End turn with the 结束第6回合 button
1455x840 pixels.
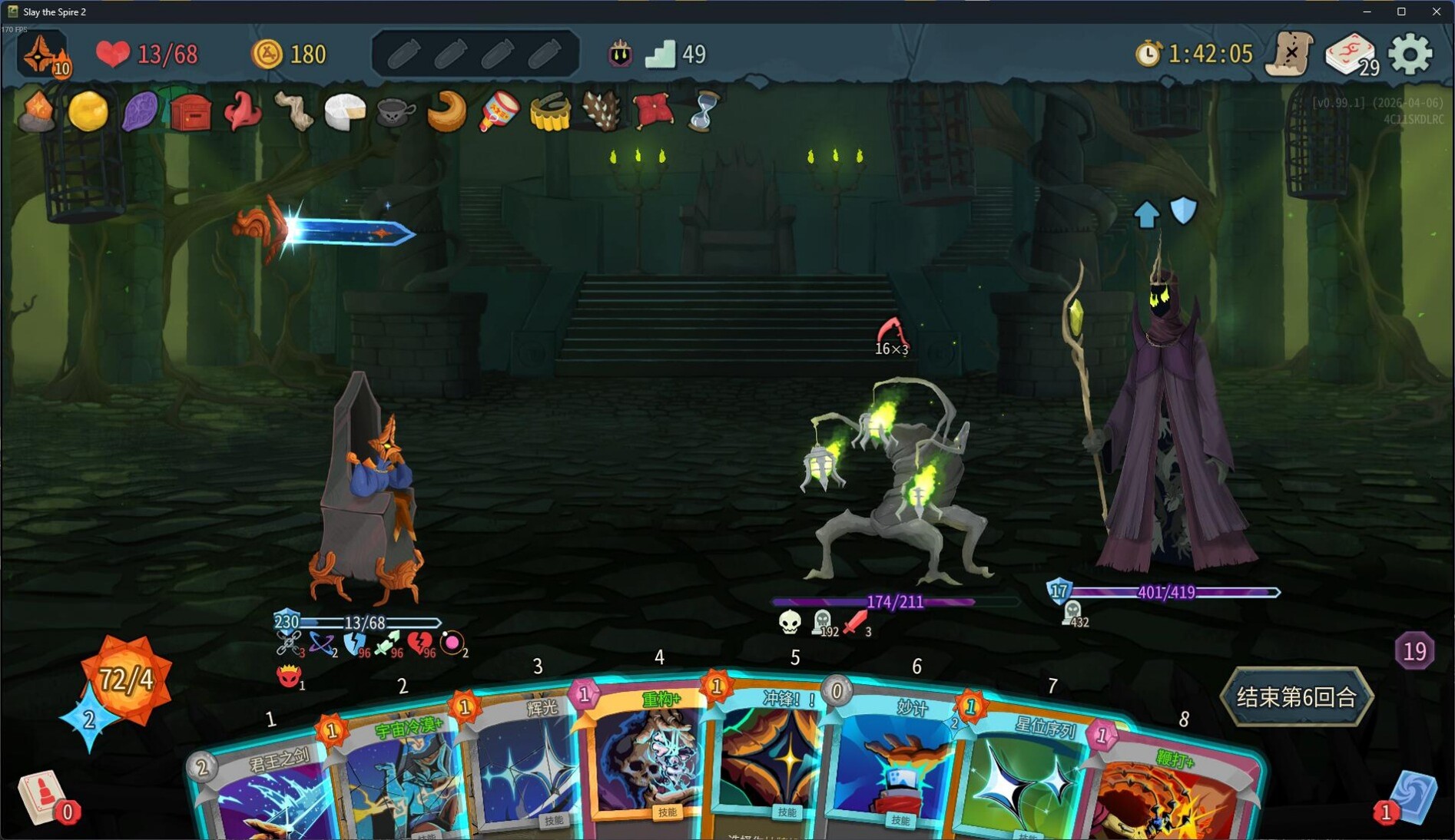tap(1296, 696)
